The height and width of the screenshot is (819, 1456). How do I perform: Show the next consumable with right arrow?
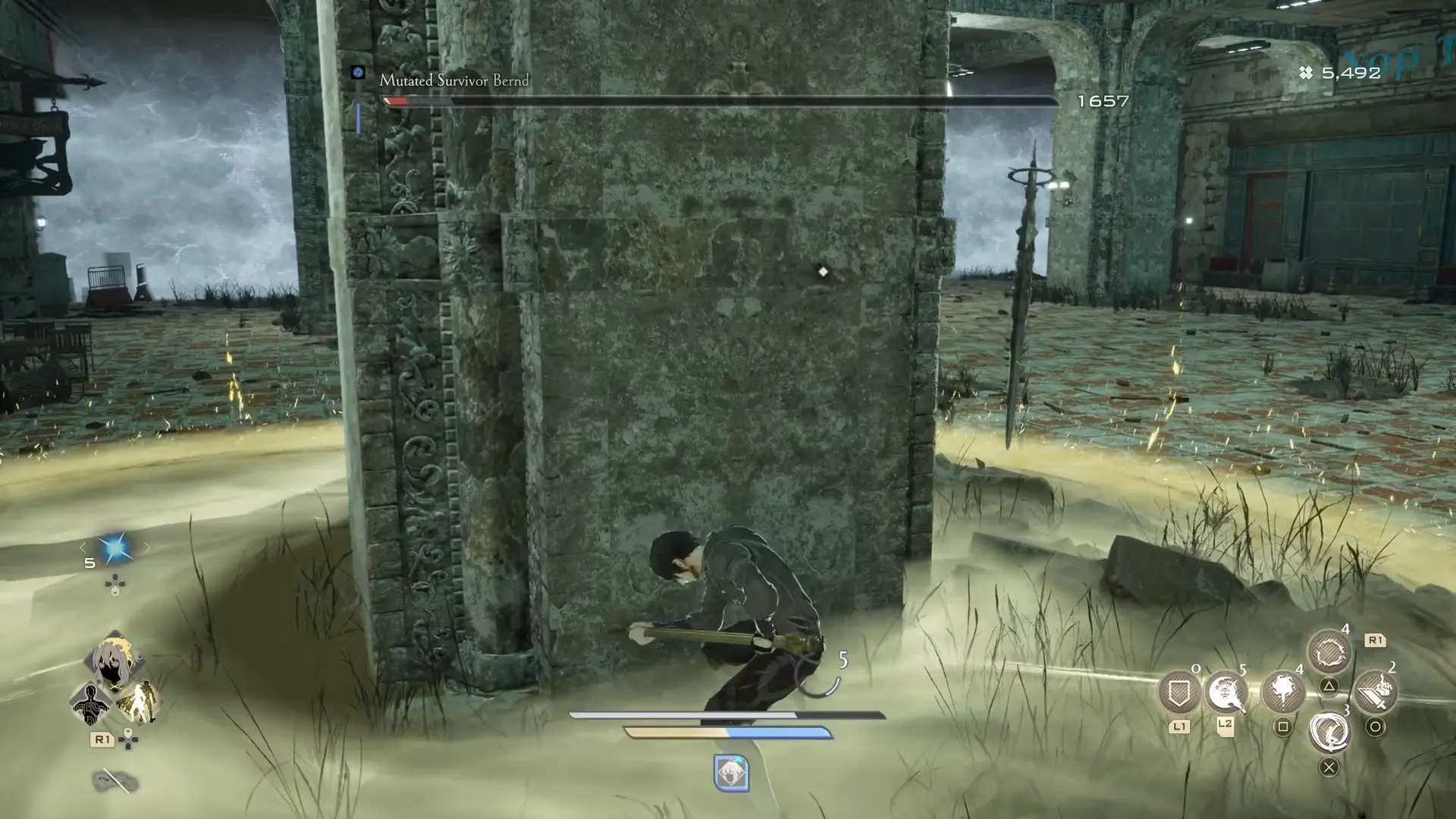pyautogui.click(x=147, y=548)
